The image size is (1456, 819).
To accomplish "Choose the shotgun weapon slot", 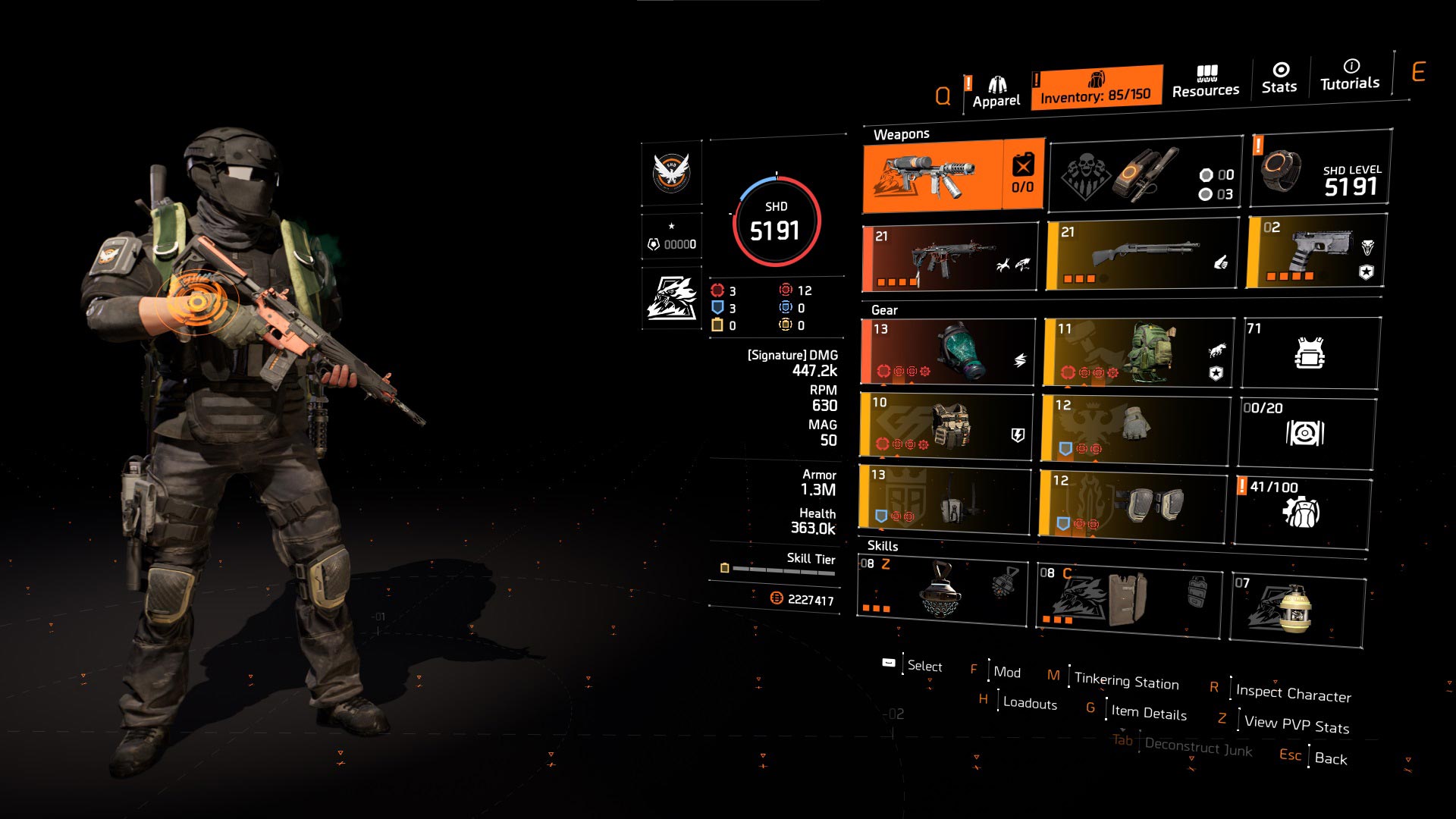I will (x=1141, y=255).
